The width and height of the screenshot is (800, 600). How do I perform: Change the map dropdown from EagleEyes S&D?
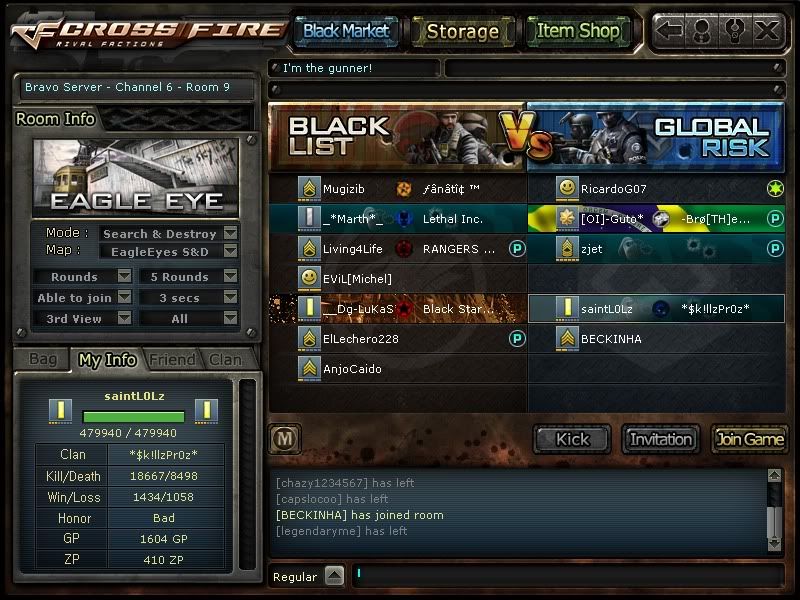[x=230, y=252]
